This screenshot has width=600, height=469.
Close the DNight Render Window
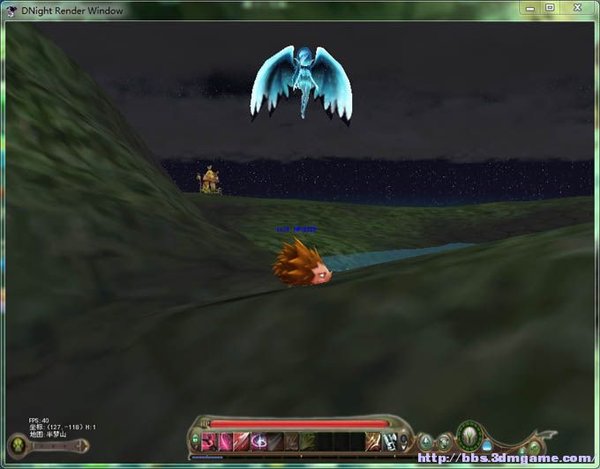[577, 8]
